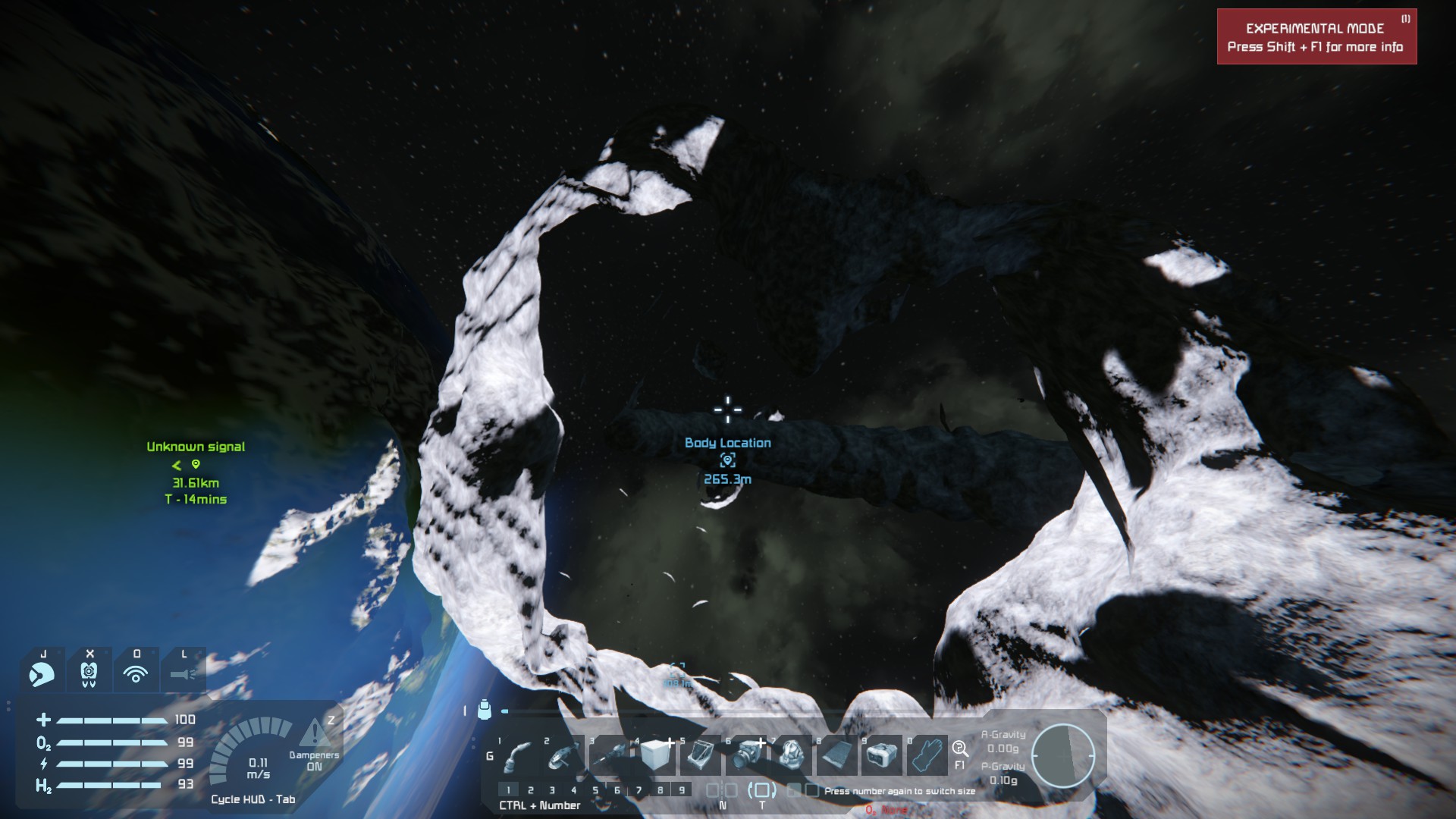Image resolution: width=1456 pixels, height=819 pixels.
Task: Equip the hand drill from hotbar
Action: point(611,755)
